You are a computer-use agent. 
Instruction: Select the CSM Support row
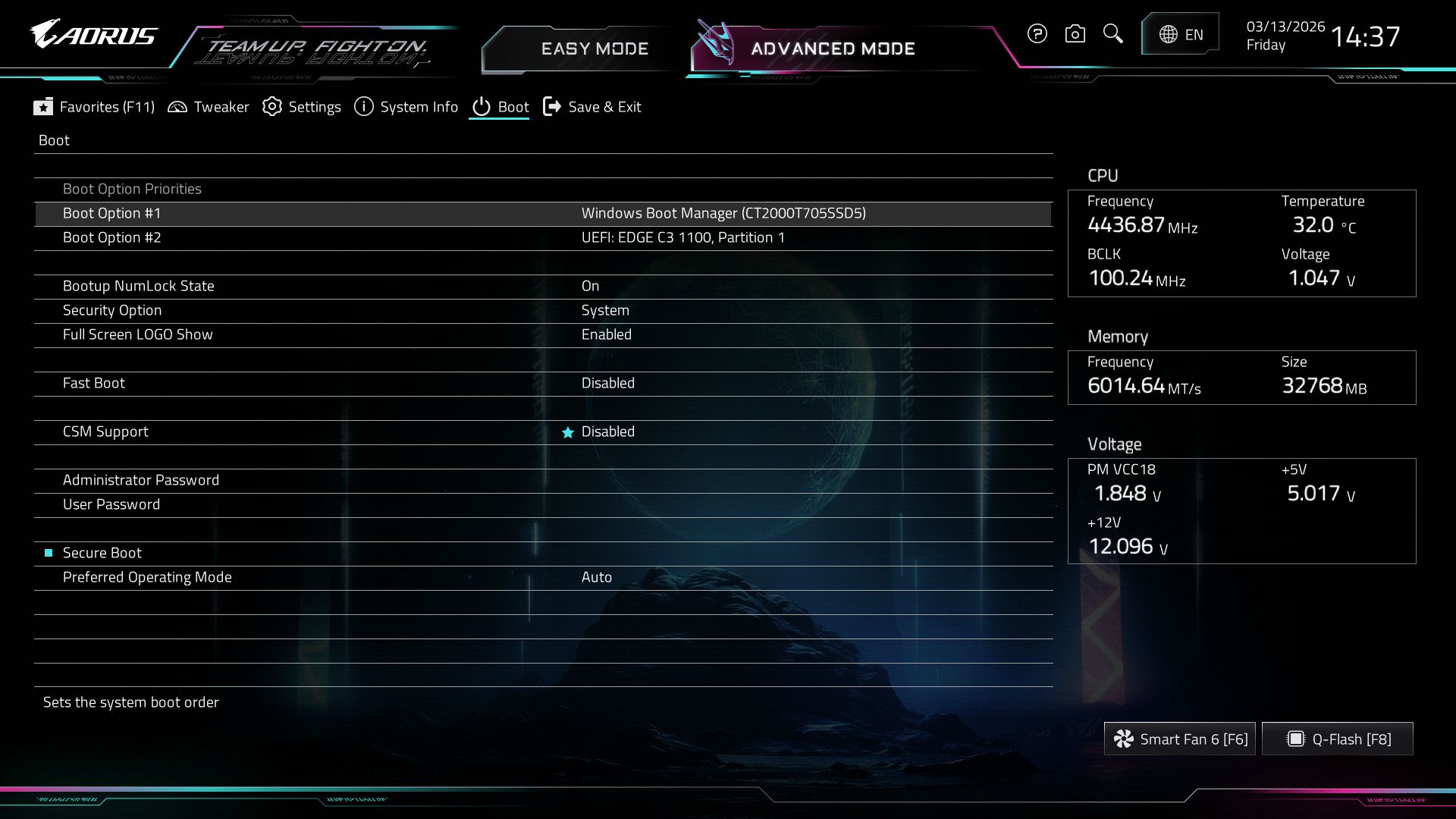pyautogui.click(x=105, y=431)
